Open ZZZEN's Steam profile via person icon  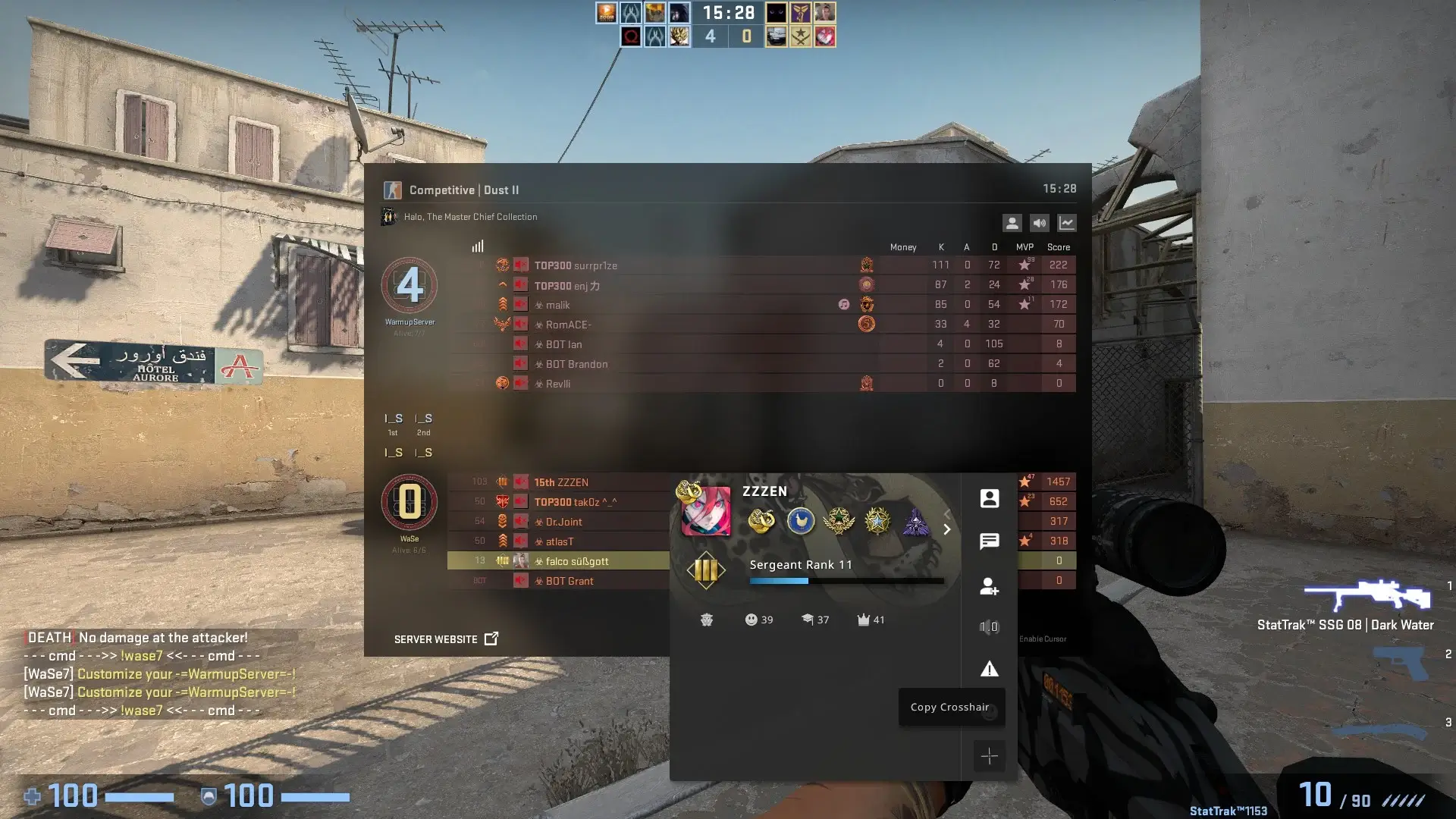(x=990, y=497)
